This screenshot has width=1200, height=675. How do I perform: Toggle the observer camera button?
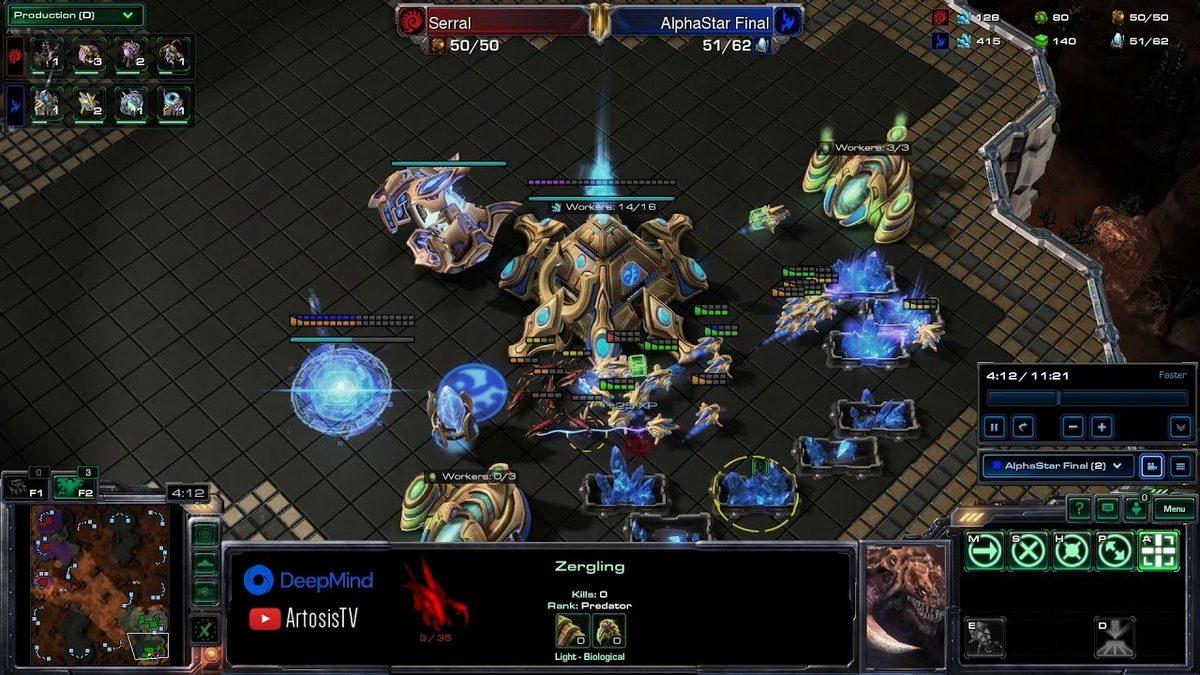(1151, 466)
